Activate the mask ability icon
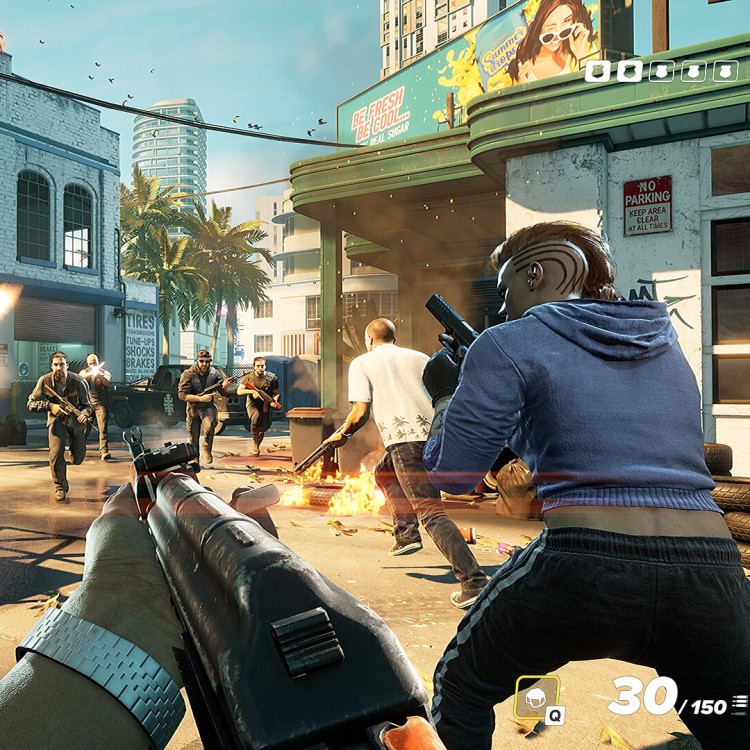Screen dimensions: 750x750 pyautogui.click(x=537, y=696)
